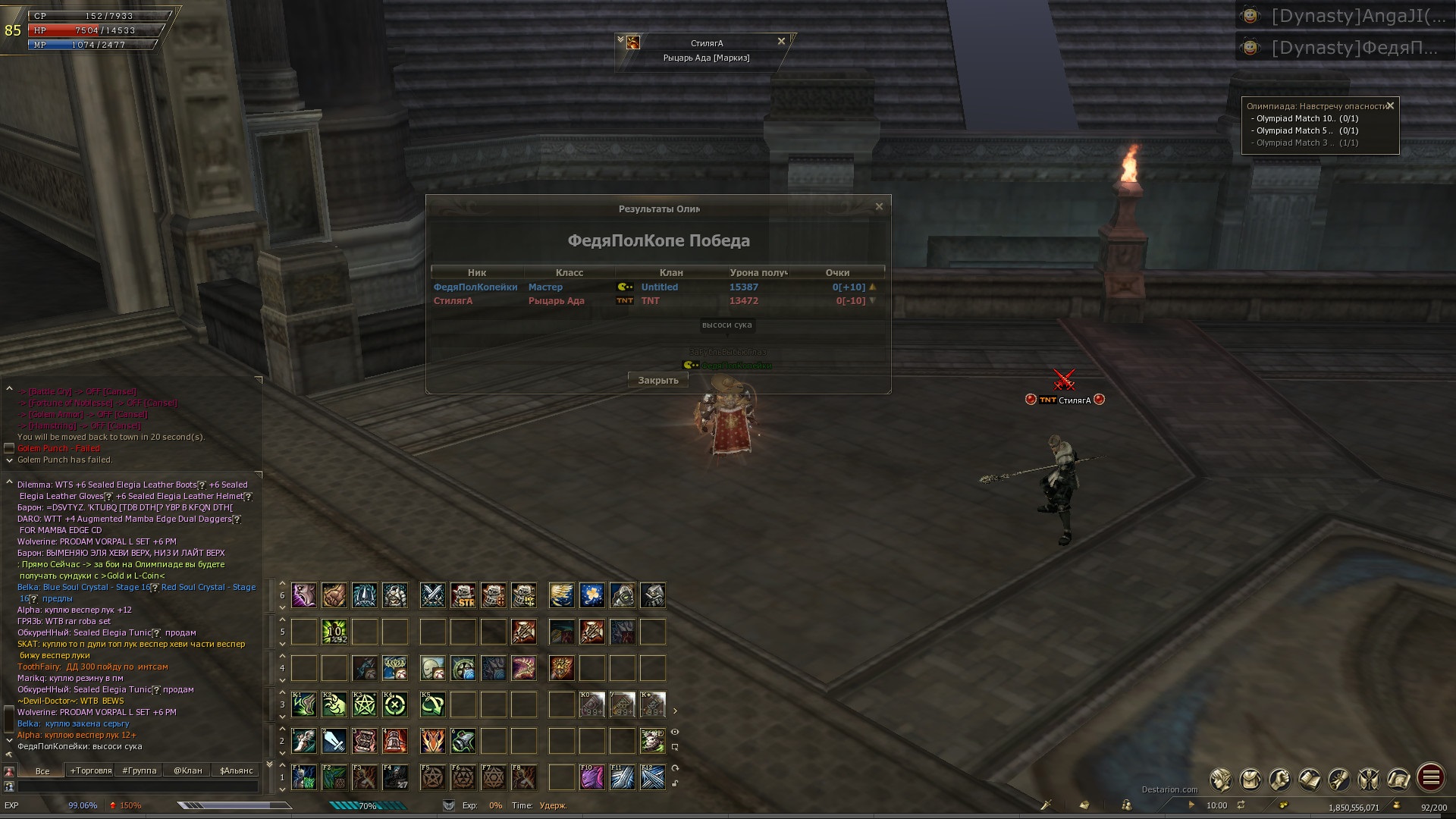Show the $Альянс chat tab
The height and width of the screenshot is (819, 1456).
pyautogui.click(x=236, y=770)
